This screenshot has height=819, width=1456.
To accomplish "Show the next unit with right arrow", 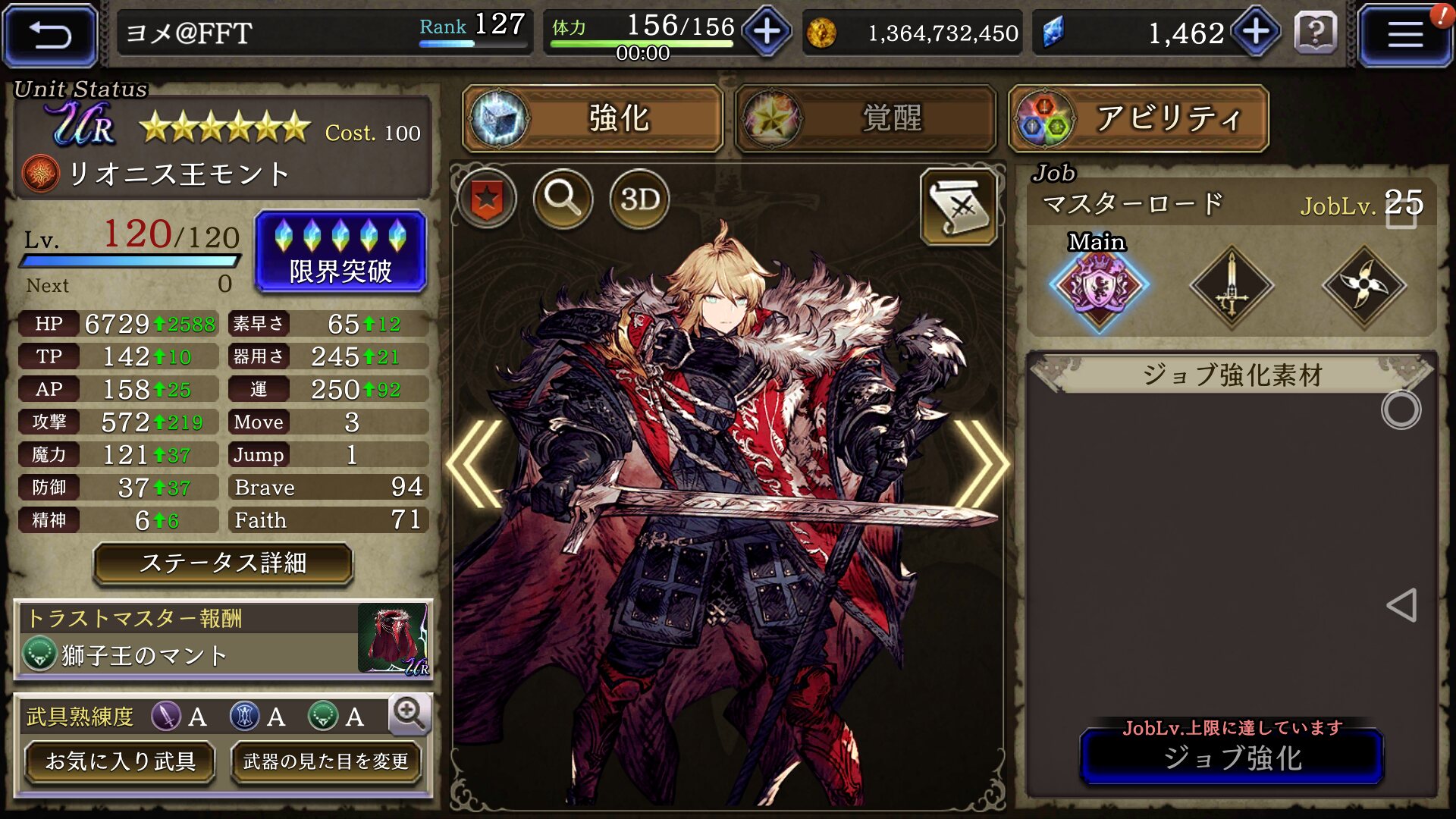I will point(981,463).
